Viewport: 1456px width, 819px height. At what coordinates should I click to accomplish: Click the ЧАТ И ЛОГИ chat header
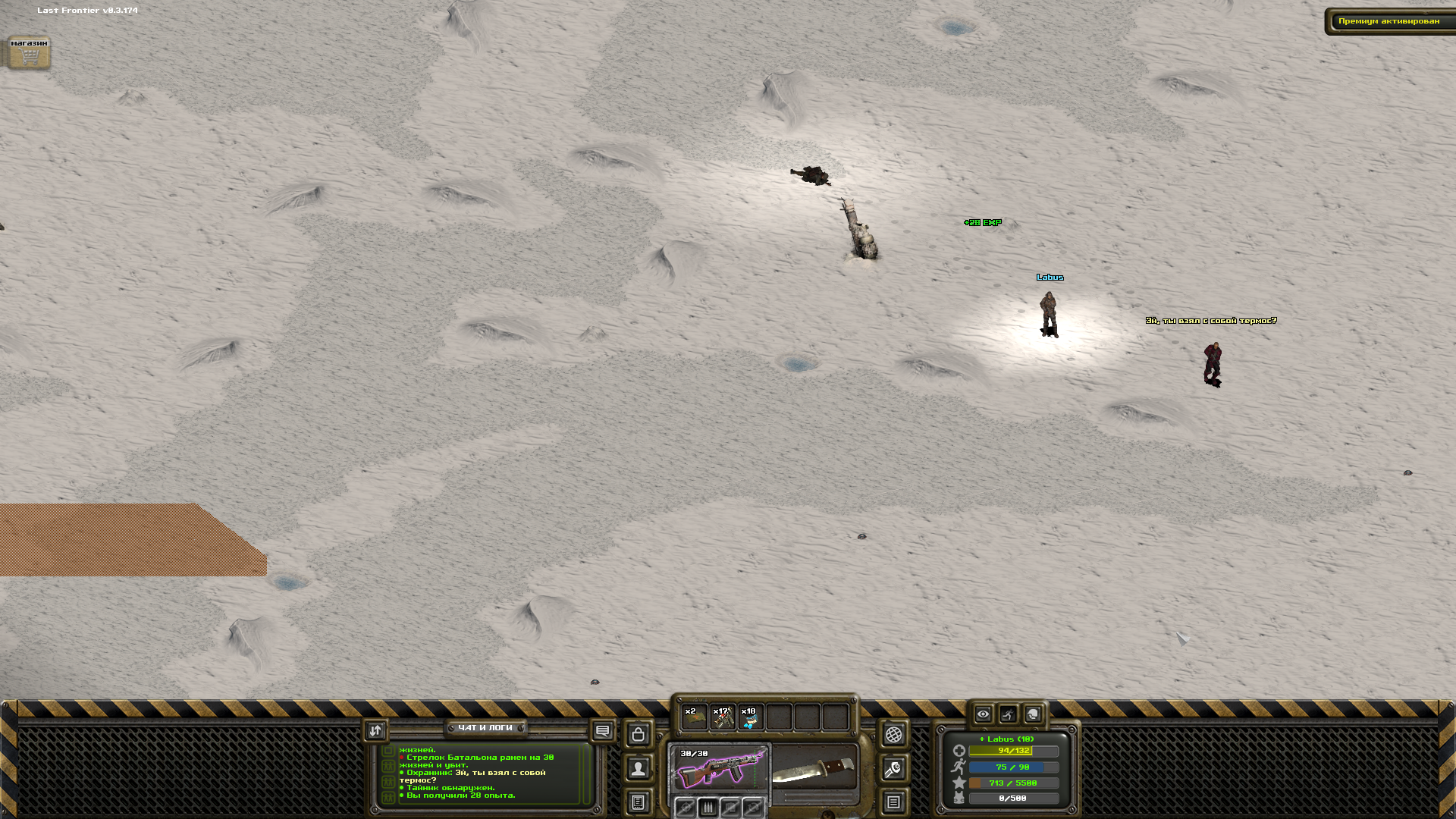[x=485, y=728]
